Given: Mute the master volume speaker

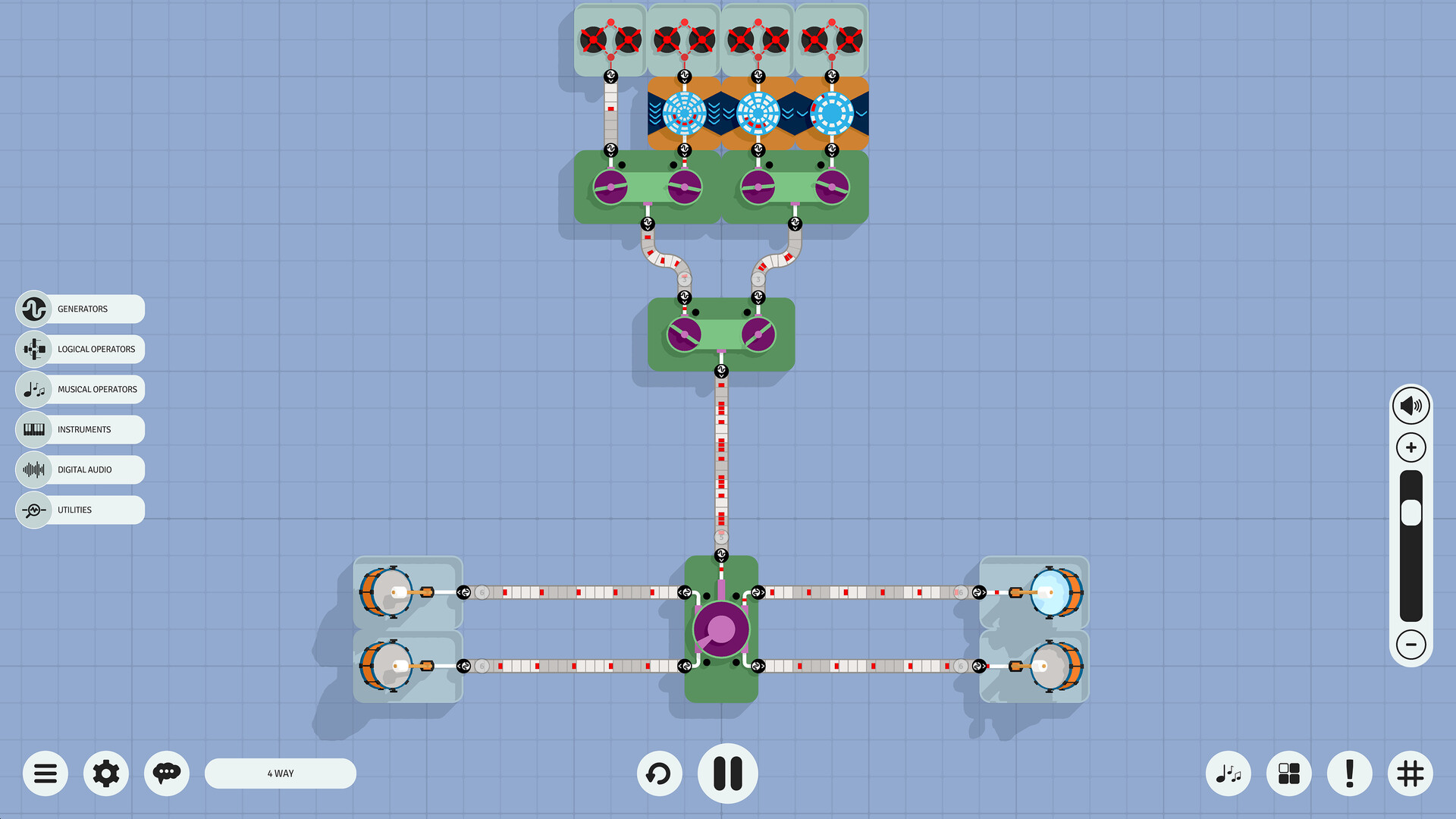Looking at the screenshot, I should (1411, 405).
